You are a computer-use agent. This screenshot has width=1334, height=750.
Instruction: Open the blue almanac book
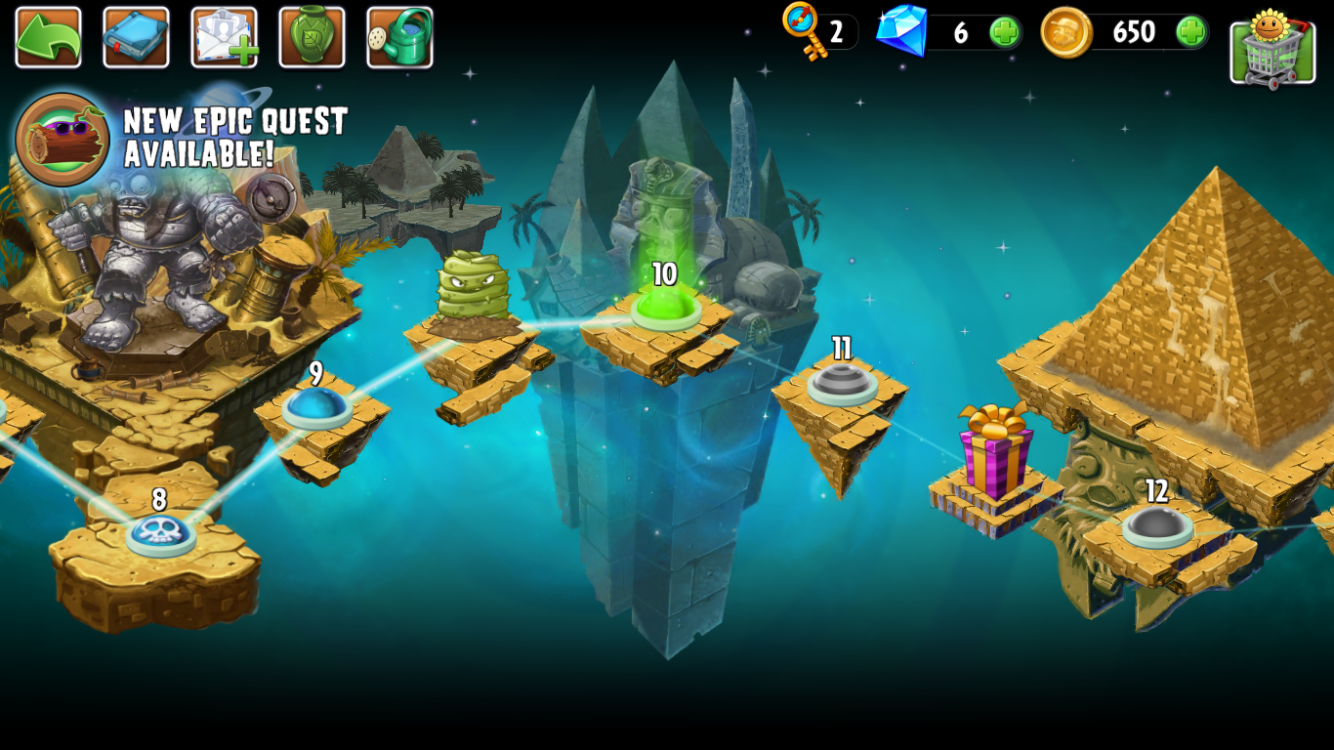click(136, 37)
